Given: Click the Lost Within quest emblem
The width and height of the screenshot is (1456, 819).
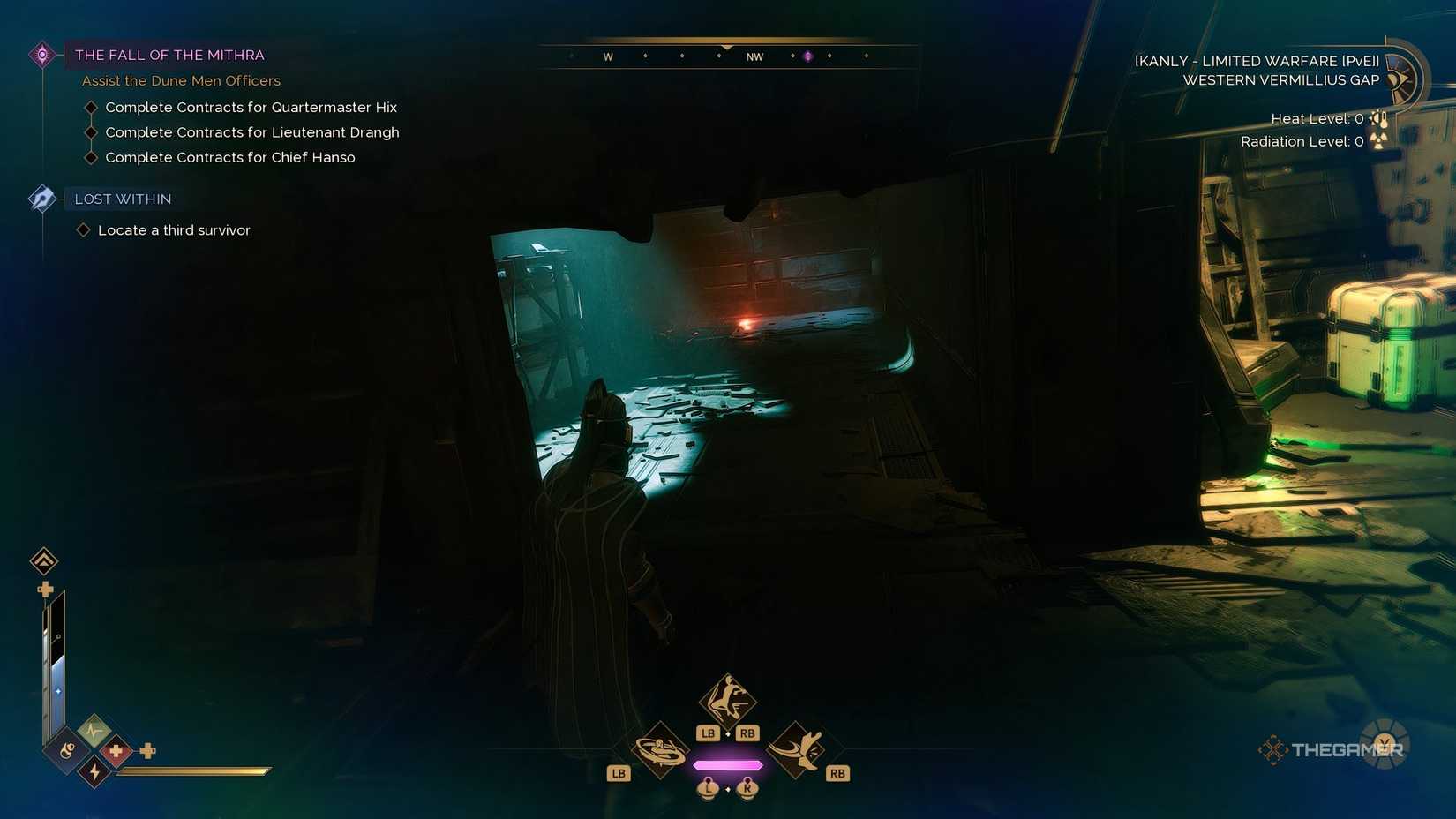Looking at the screenshot, I should click(x=41, y=199).
